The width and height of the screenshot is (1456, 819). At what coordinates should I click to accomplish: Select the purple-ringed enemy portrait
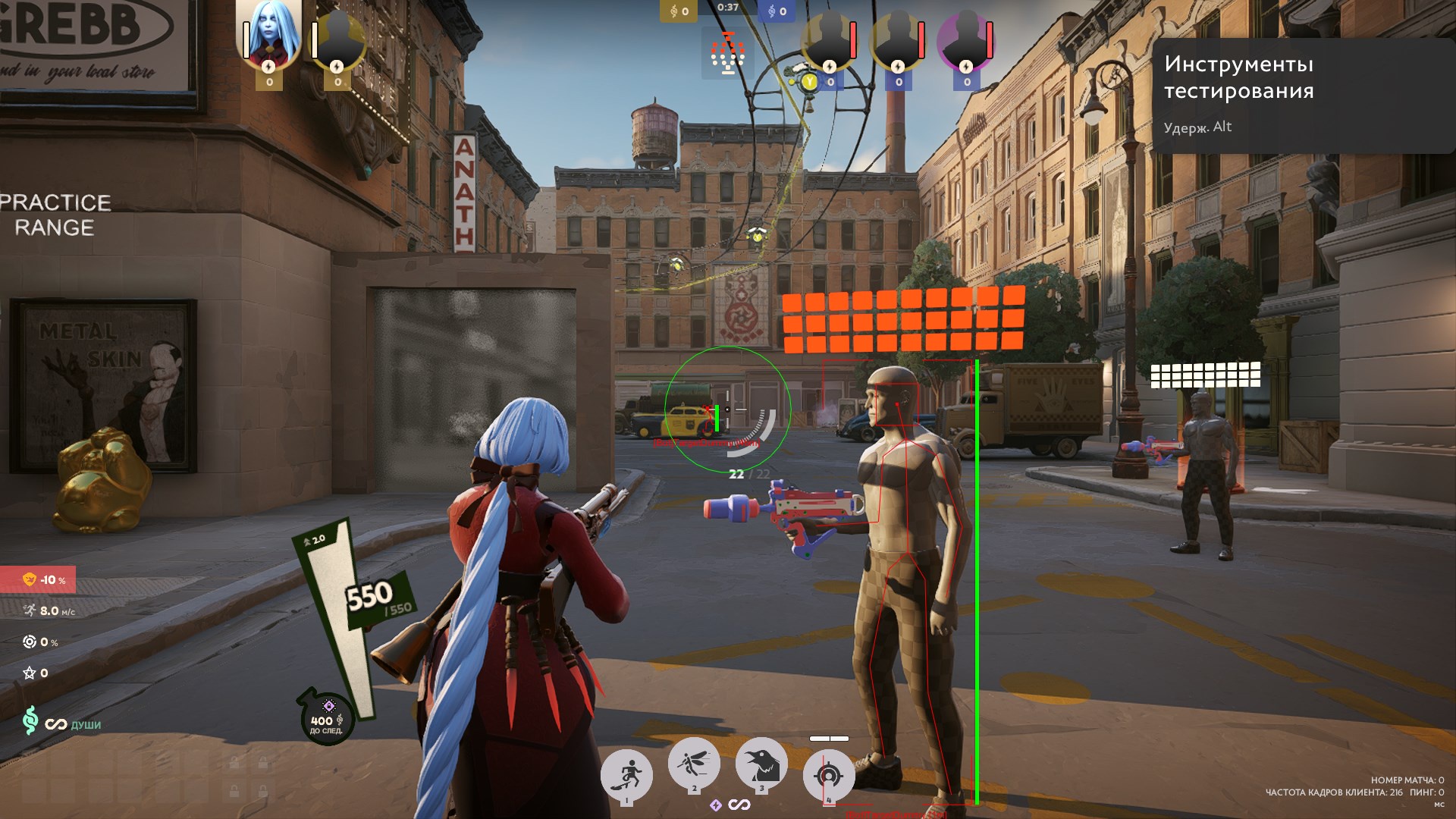click(965, 39)
